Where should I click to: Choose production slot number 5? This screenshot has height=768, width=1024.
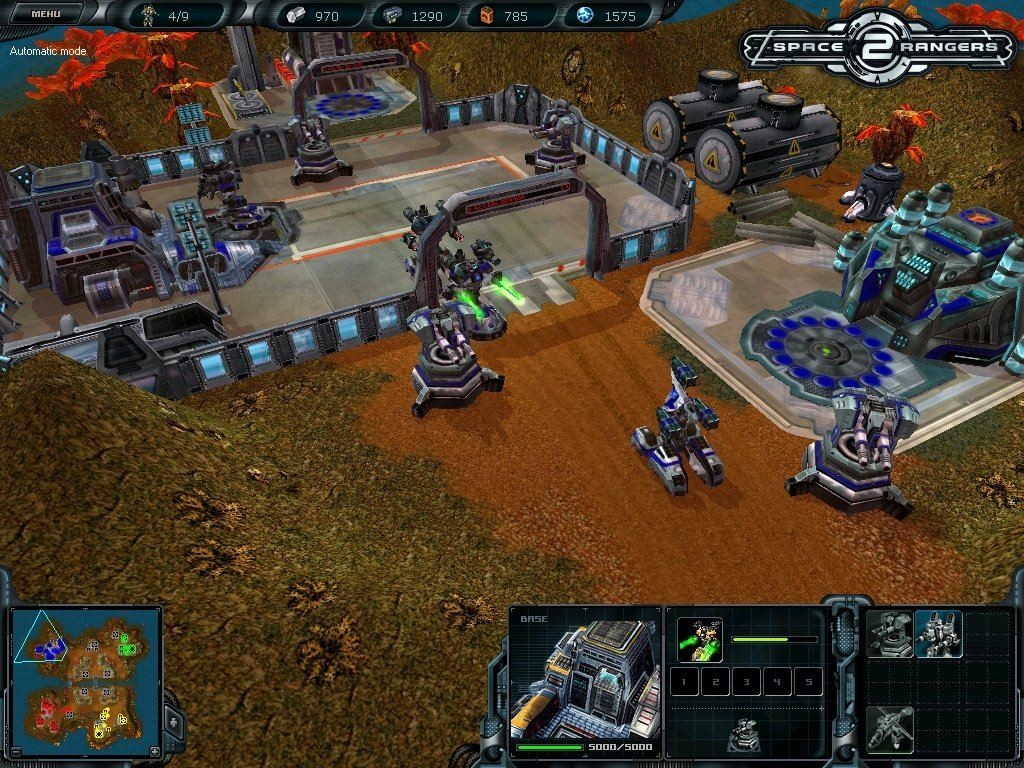point(807,683)
